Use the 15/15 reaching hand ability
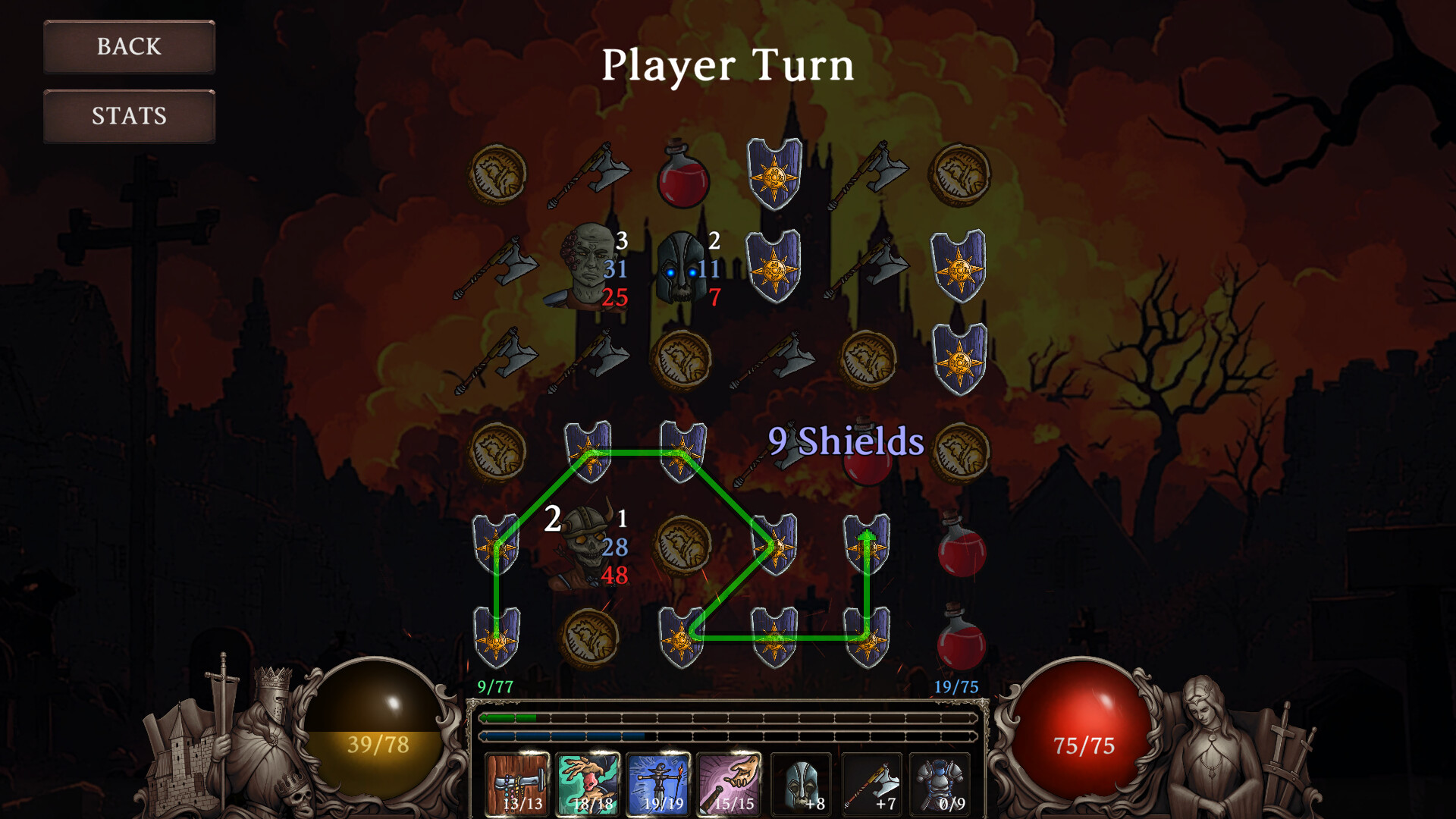1456x819 pixels. tap(728, 785)
